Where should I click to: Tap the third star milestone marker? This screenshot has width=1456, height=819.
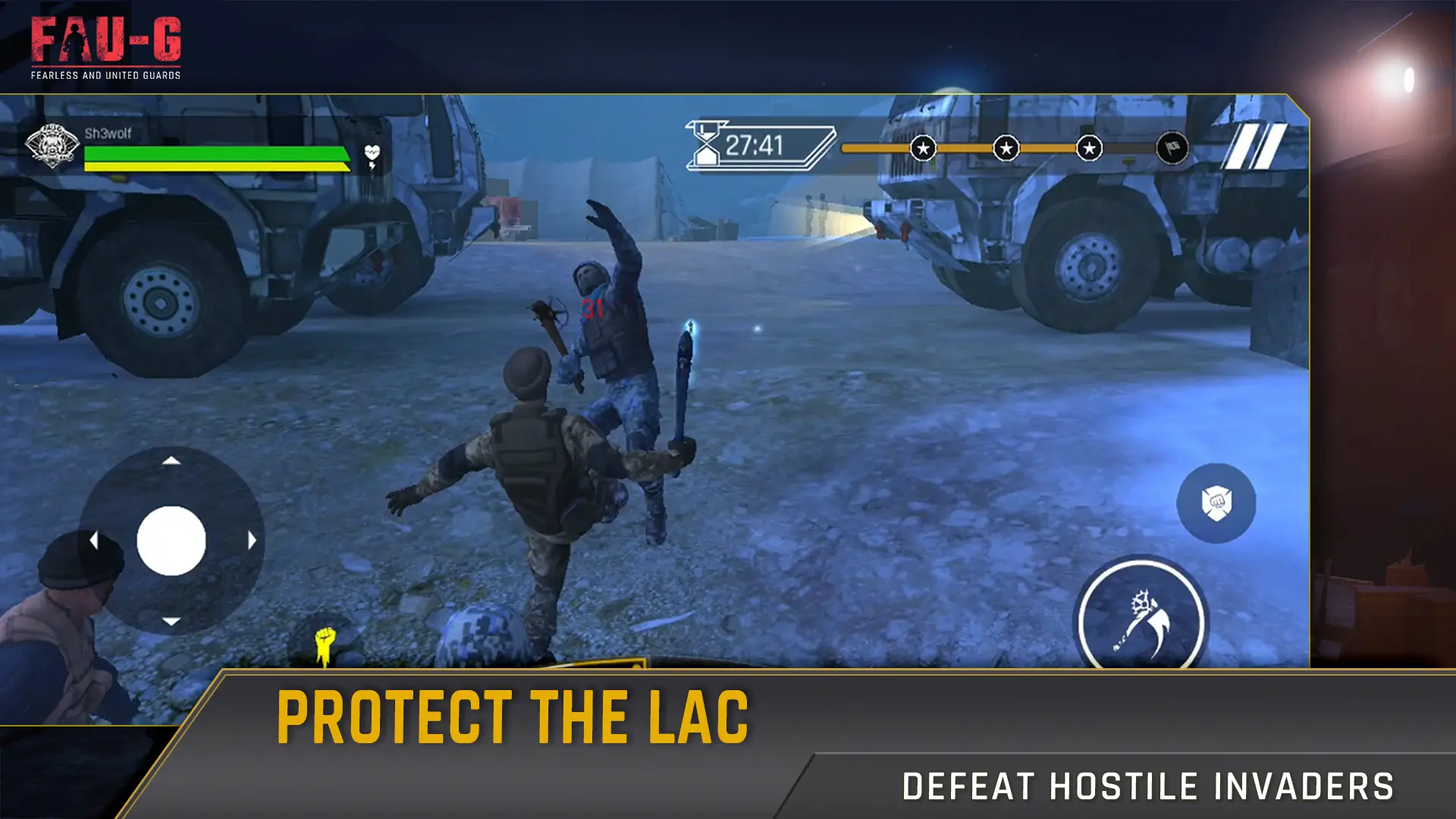(x=1090, y=149)
